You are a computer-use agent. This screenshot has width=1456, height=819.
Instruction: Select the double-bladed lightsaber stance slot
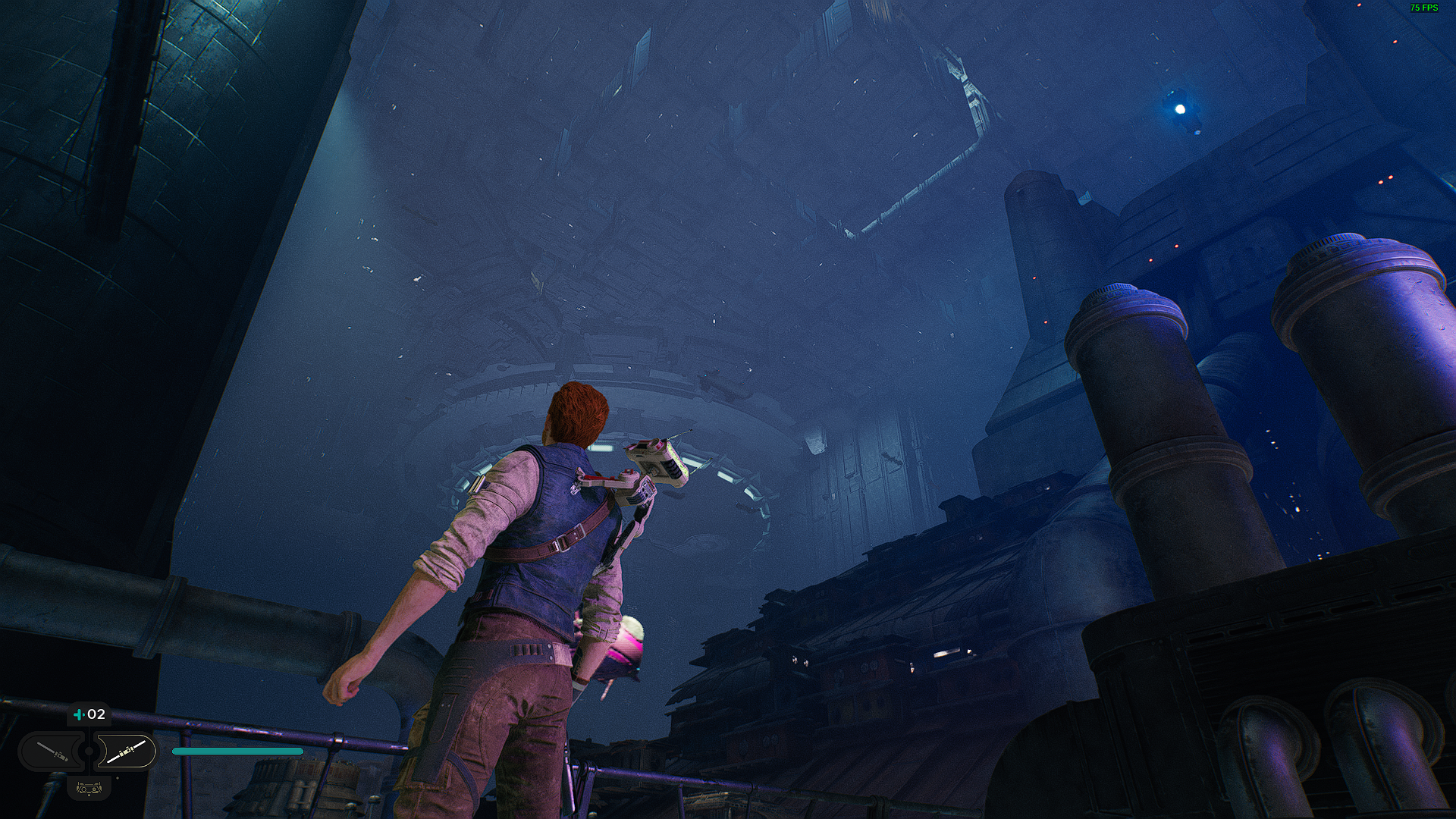tap(126, 752)
